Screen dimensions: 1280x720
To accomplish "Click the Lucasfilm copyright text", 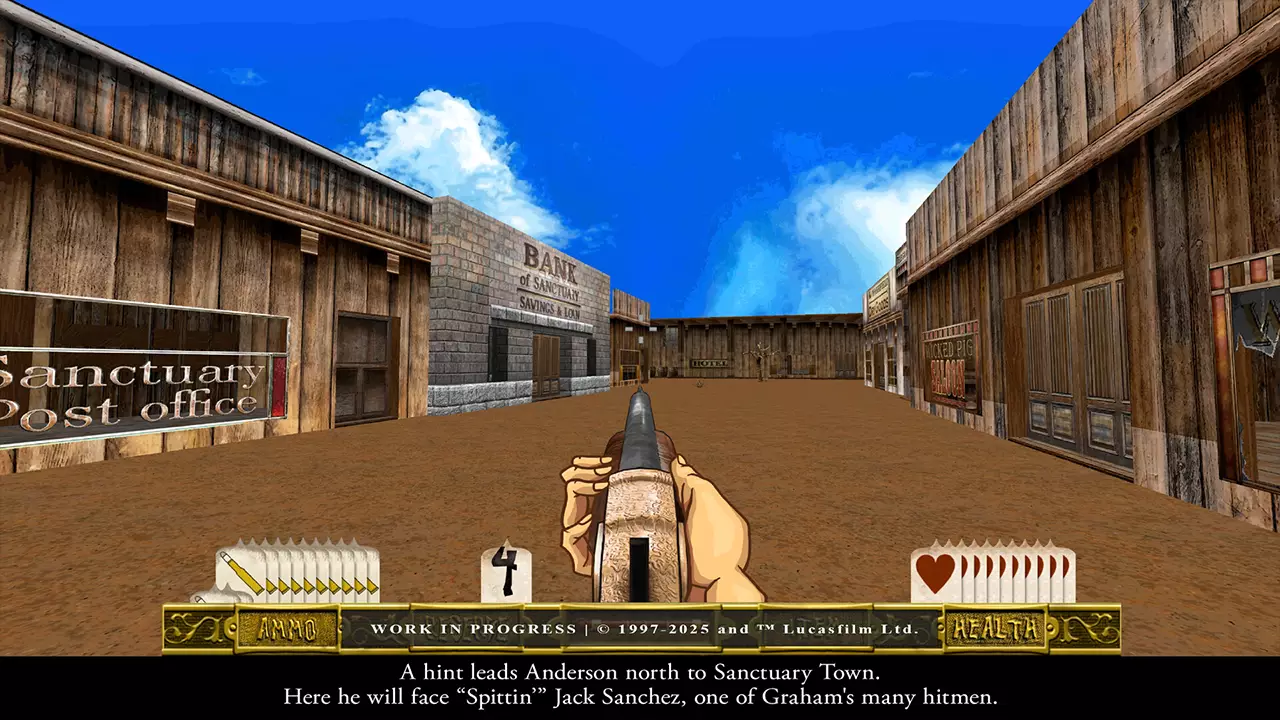I will pyautogui.click(x=760, y=631).
